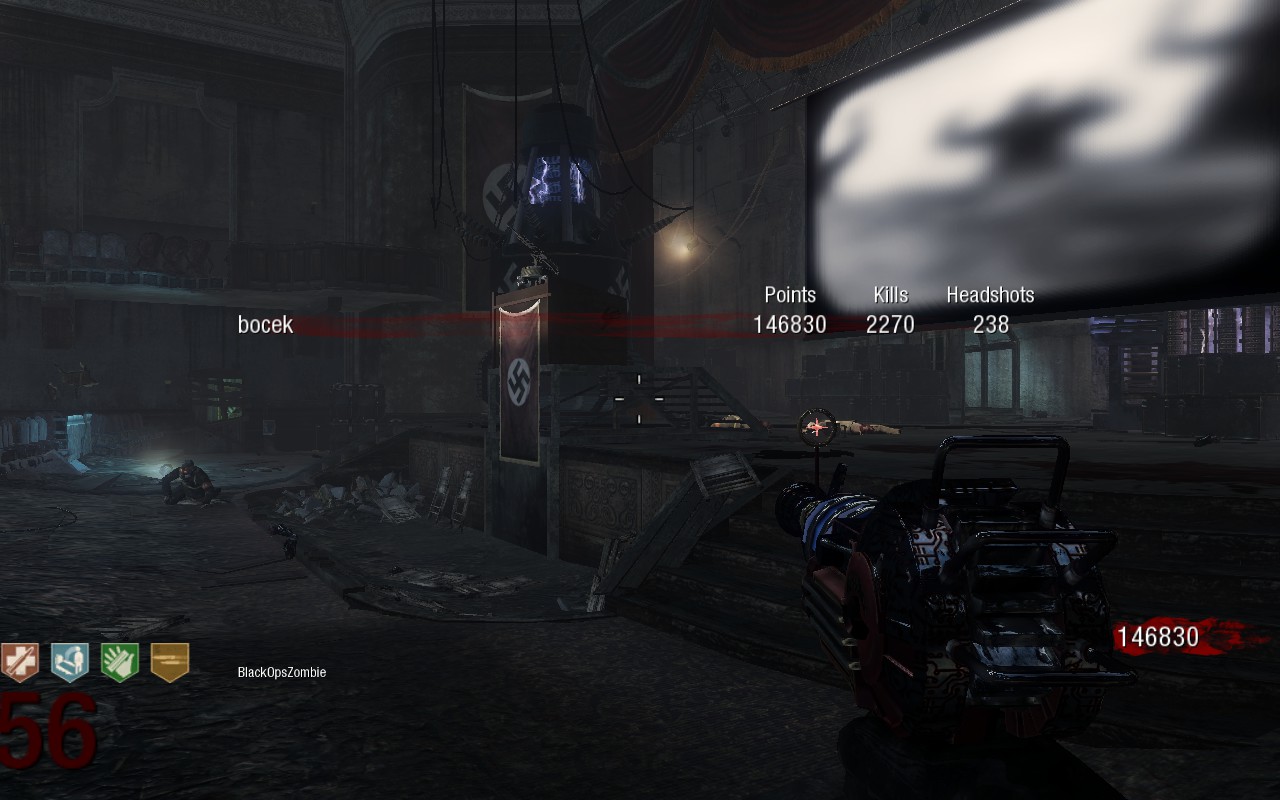Screen dimensions: 1280x800
Task: Select player bocek in the scoreboard
Action: click(265, 324)
